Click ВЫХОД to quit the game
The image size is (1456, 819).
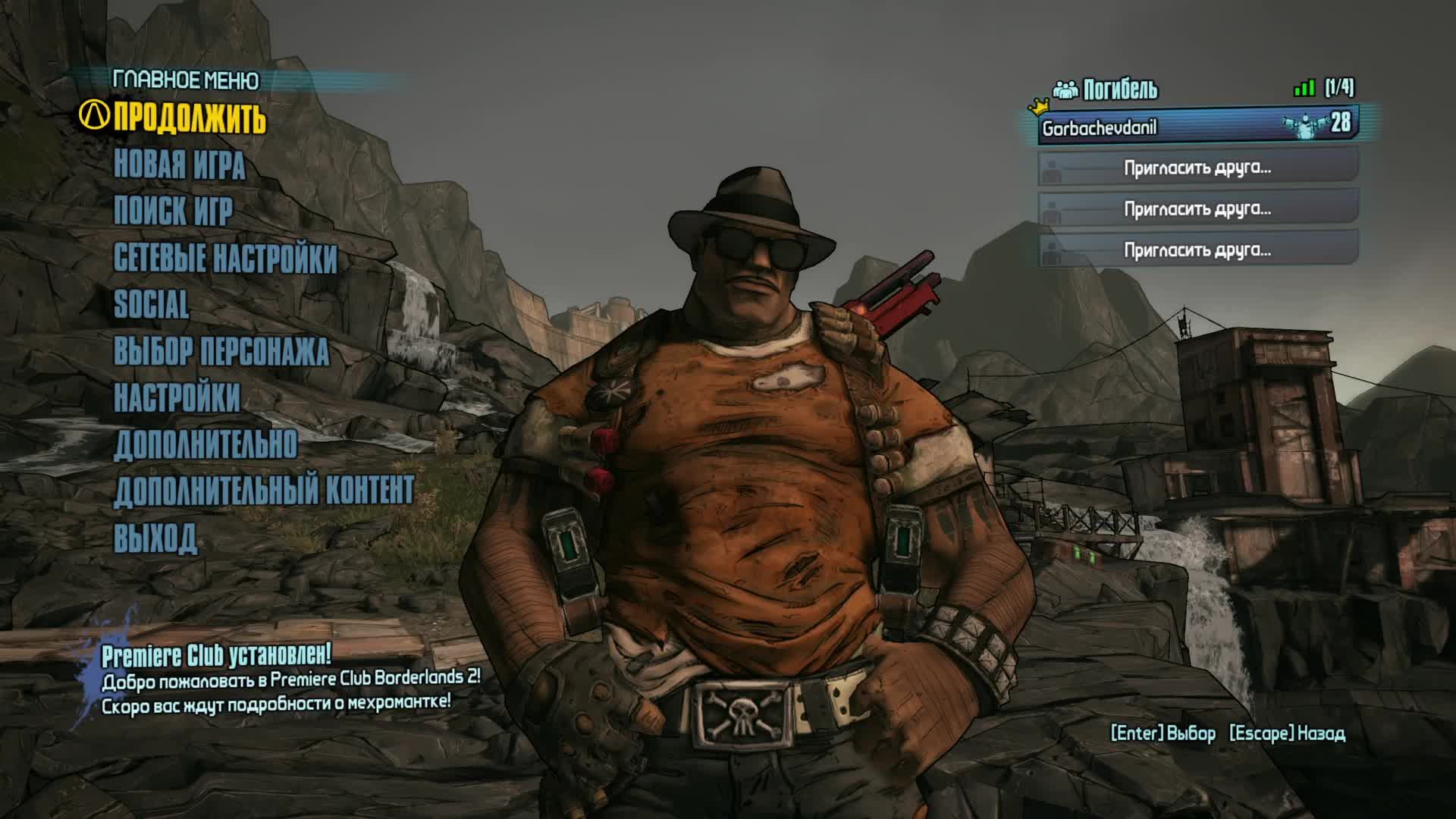pyautogui.click(x=155, y=538)
